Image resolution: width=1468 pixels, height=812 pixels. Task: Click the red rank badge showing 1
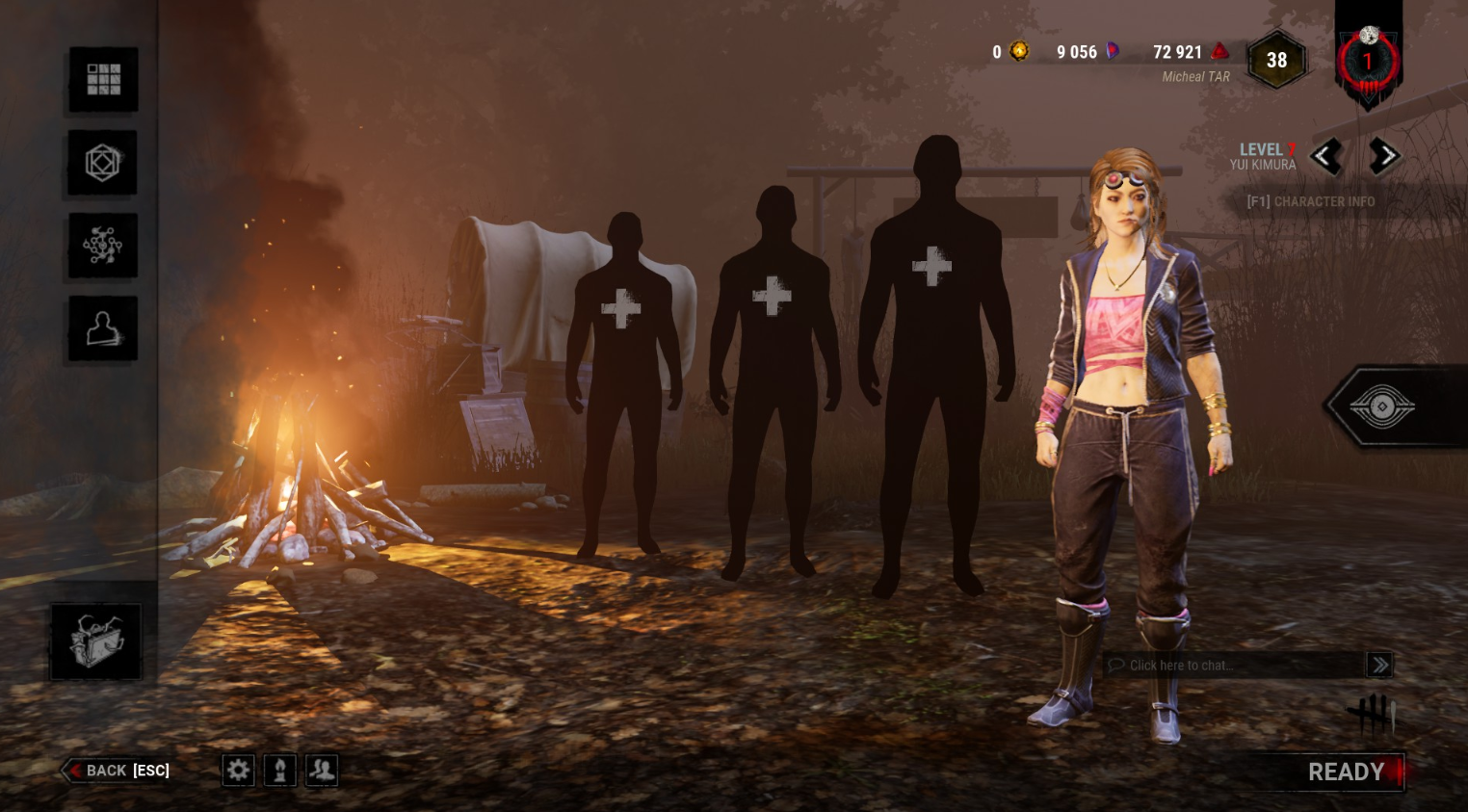tap(1367, 61)
